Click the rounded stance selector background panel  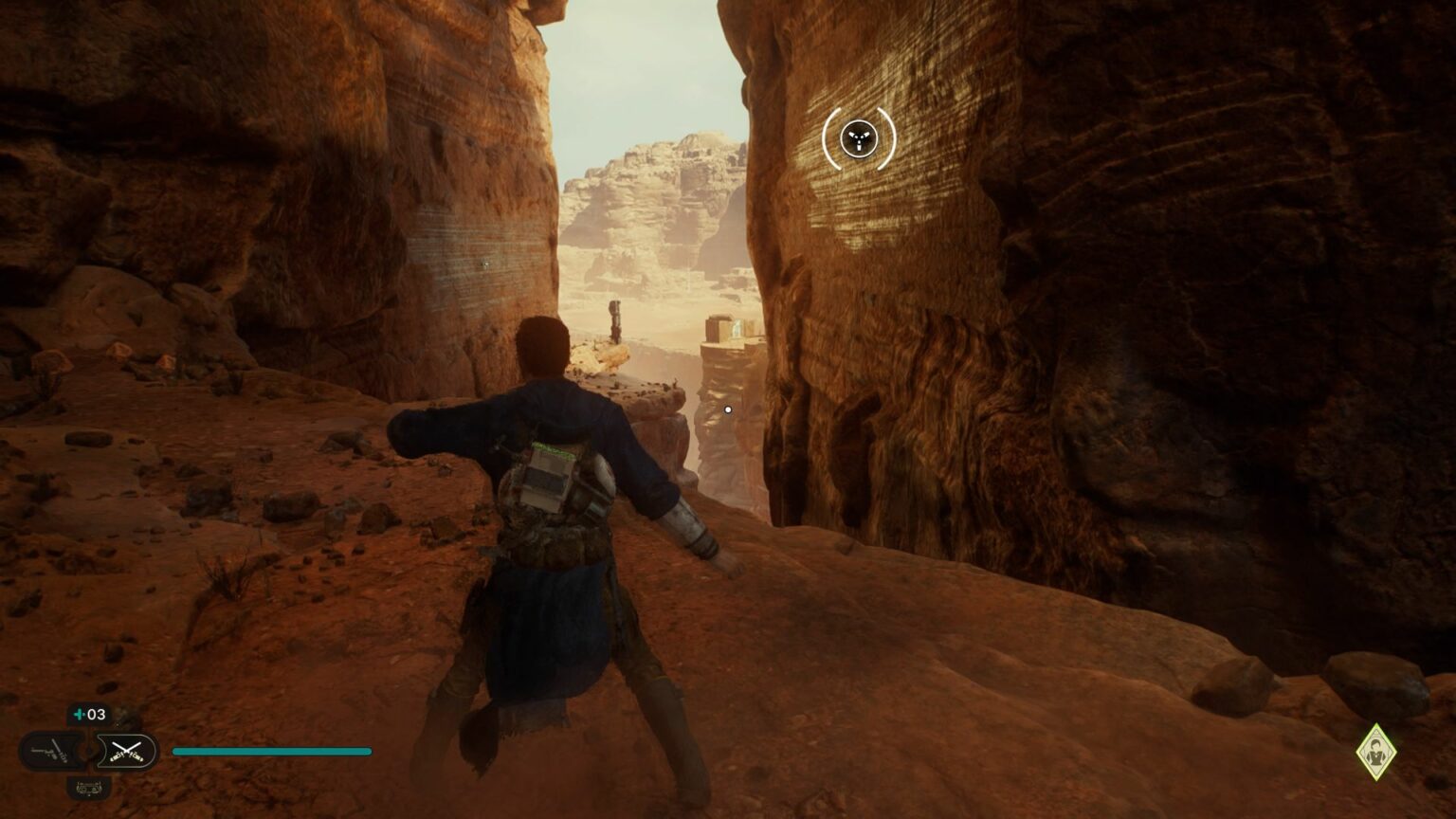90,751
